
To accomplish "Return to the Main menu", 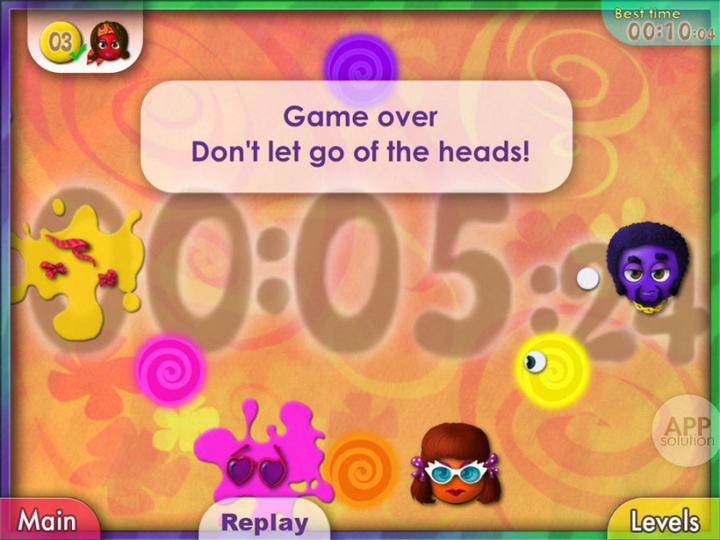I will pyautogui.click(x=47, y=520).
